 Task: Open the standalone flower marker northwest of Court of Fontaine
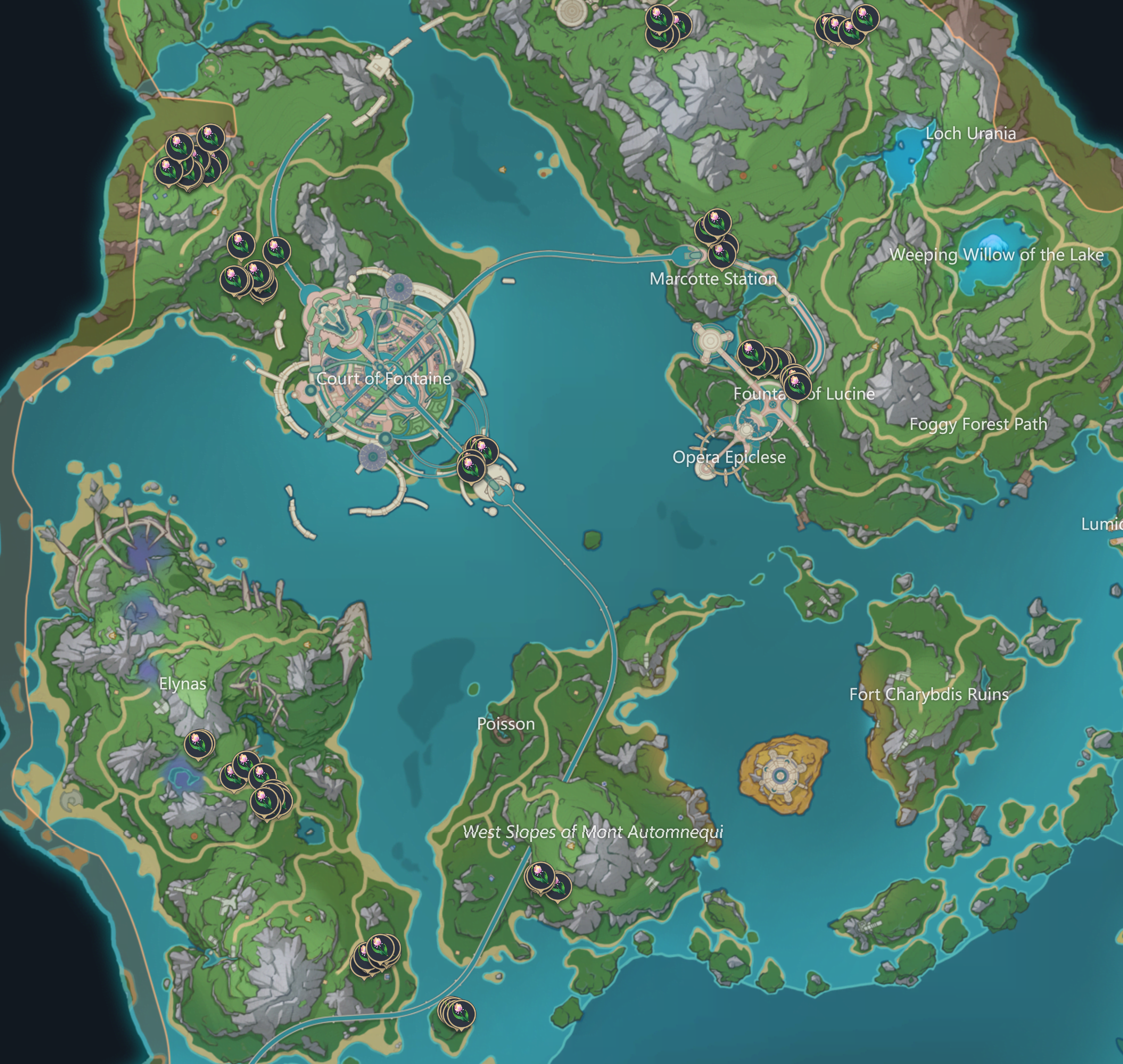(x=277, y=250)
